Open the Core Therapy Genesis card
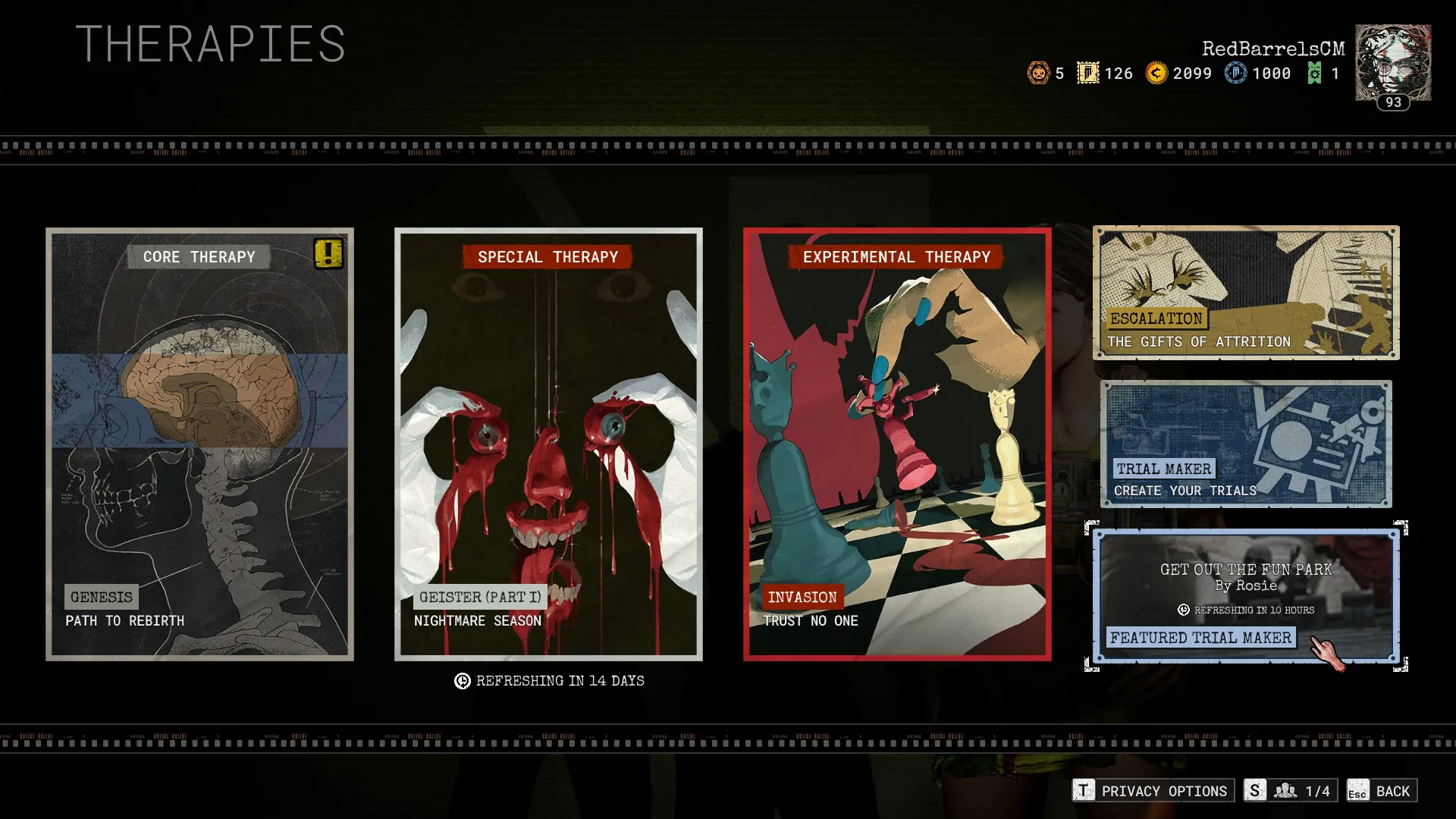 coord(199,444)
